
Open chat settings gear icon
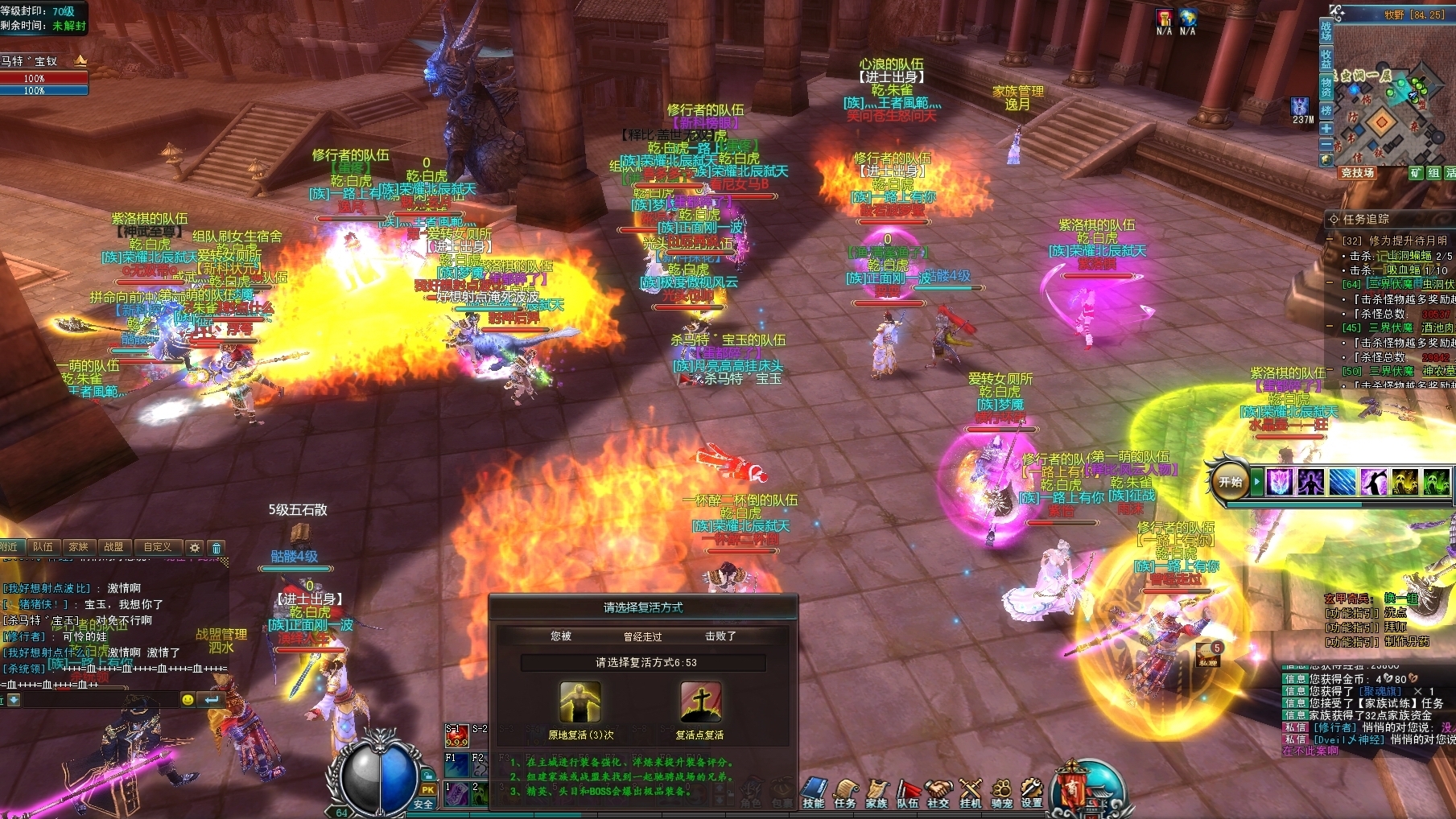pyautogui.click(x=194, y=548)
